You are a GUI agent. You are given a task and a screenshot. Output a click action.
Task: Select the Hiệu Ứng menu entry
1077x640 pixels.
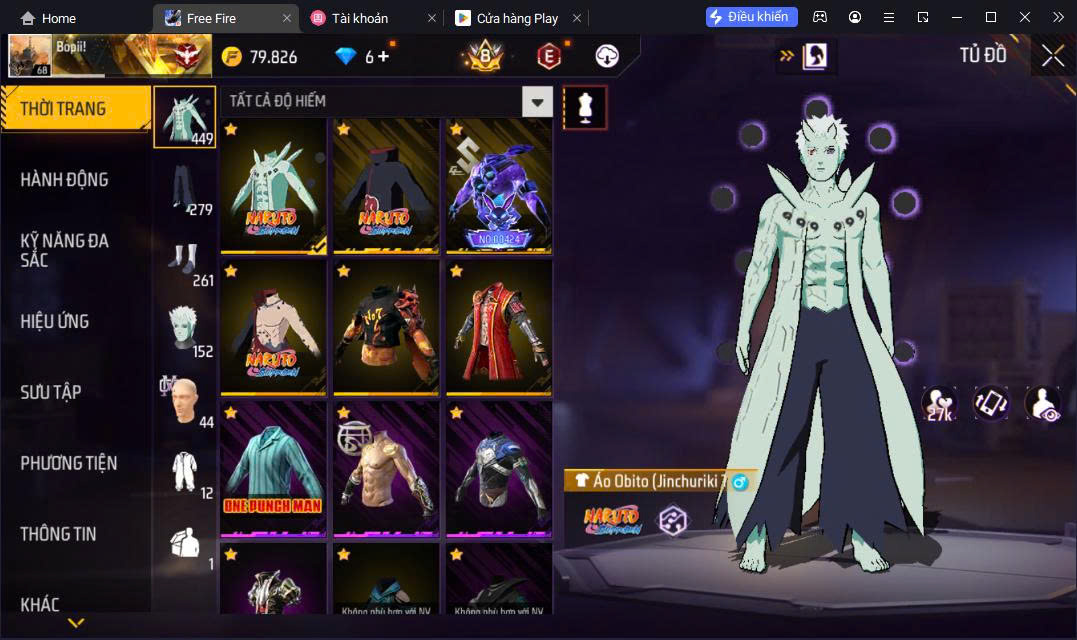click(x=55, y=321)
